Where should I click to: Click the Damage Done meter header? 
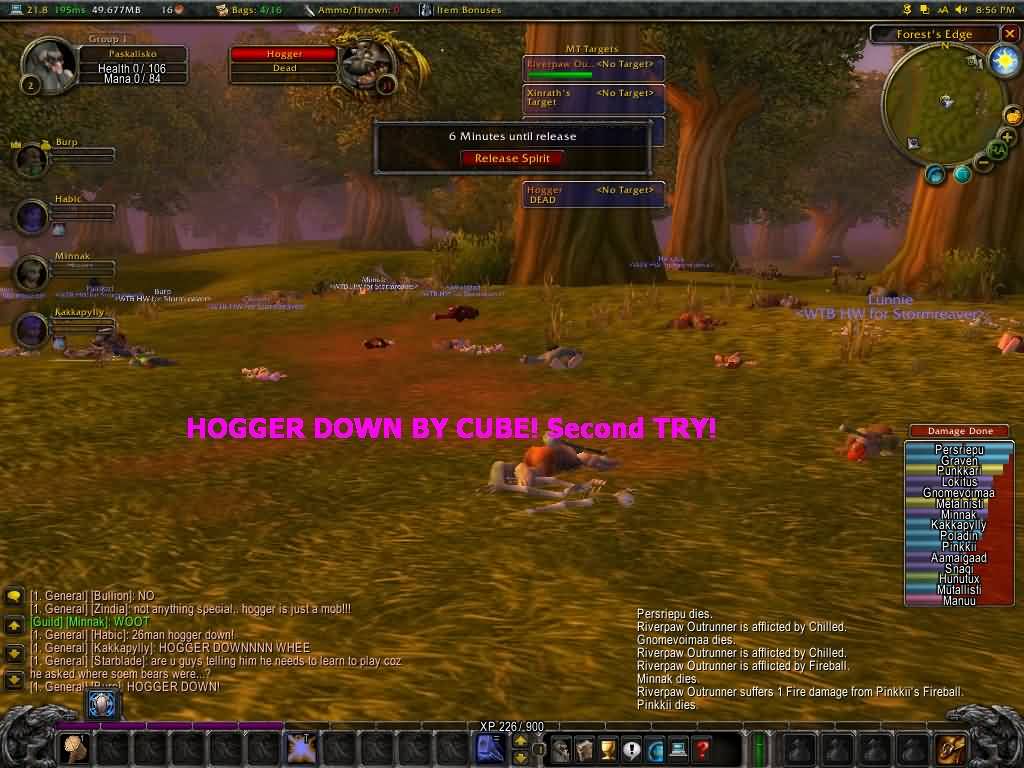[960, 431]
